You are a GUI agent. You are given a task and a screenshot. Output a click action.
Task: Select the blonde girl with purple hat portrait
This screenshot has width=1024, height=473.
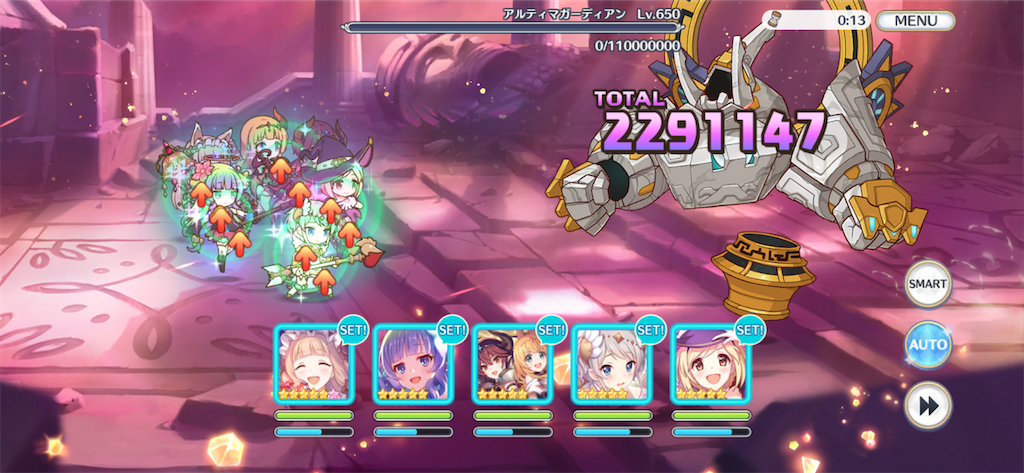pos(710,363)
